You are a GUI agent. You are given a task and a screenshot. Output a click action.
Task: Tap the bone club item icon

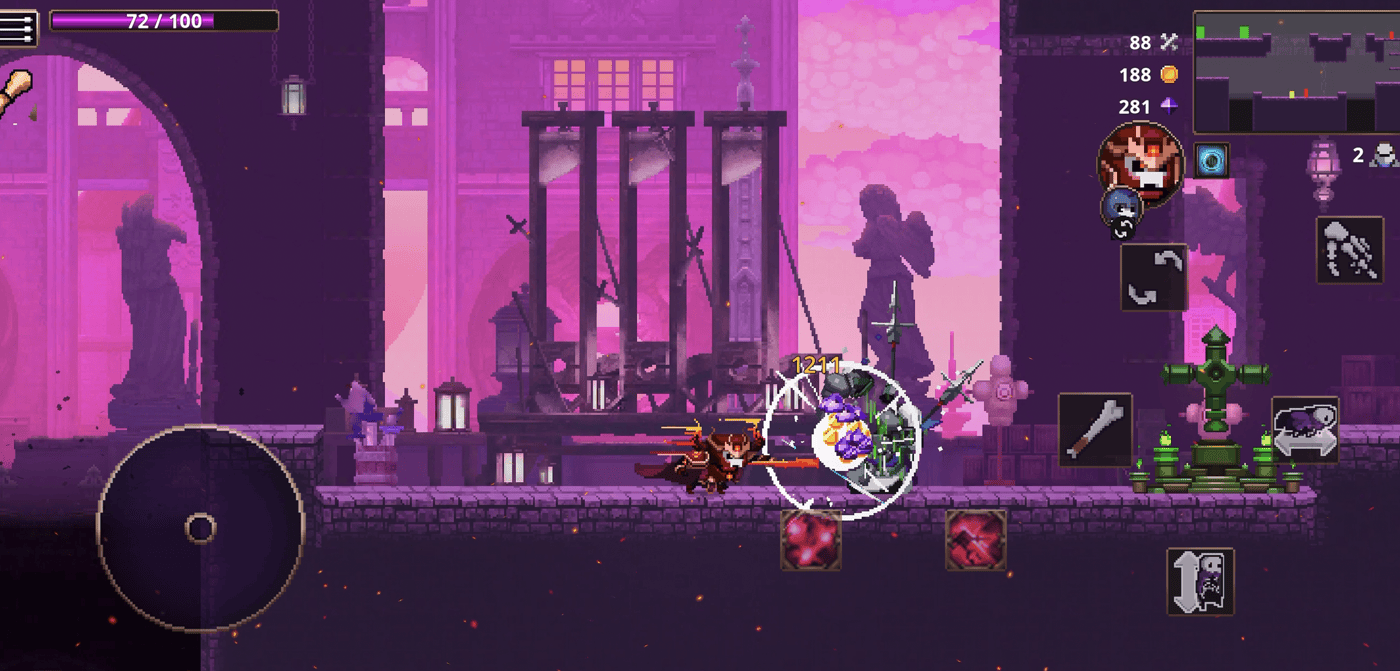pos(16,93)
